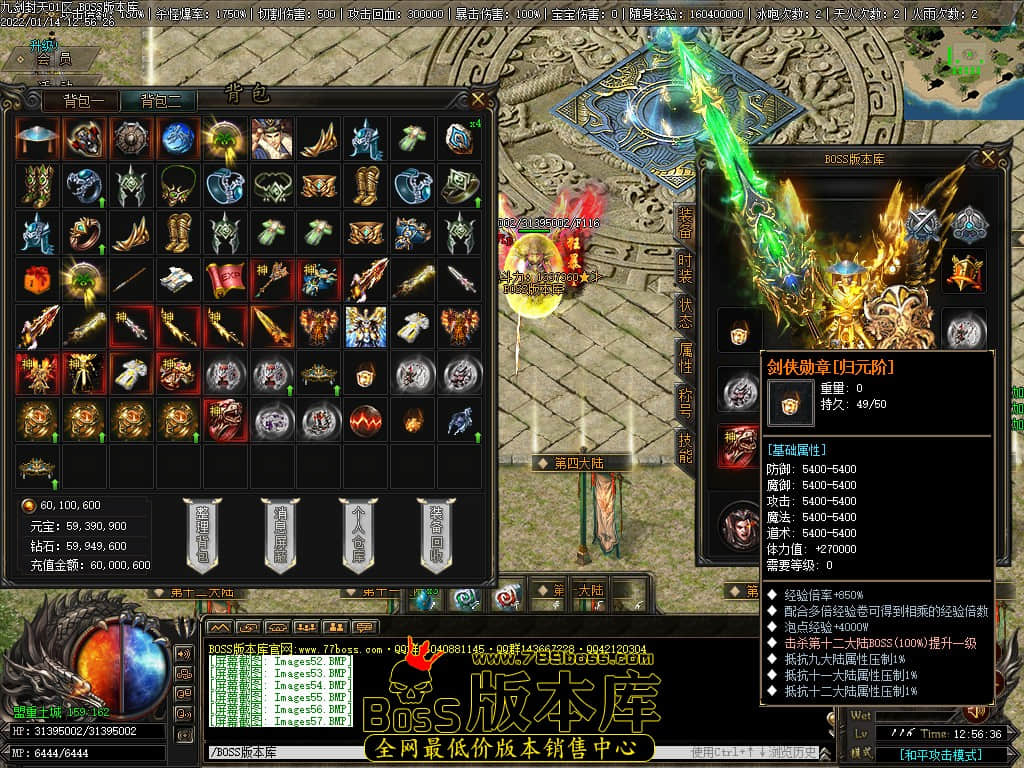Open the 称号 title tab
The width and height of the screenshot is (1024, 768).
(x=685, y=402)
